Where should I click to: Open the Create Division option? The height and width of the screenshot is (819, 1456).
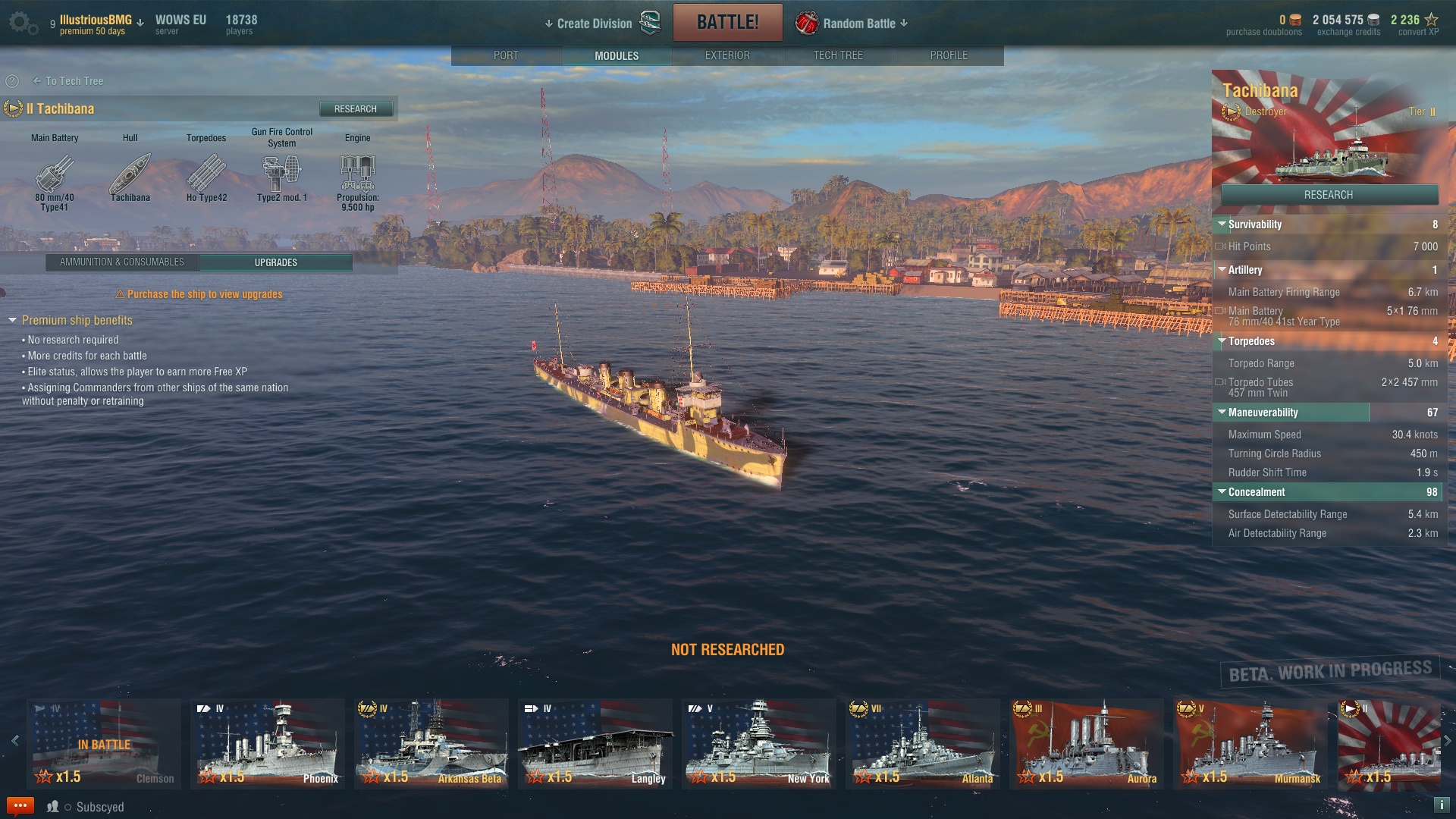point(594,24)
